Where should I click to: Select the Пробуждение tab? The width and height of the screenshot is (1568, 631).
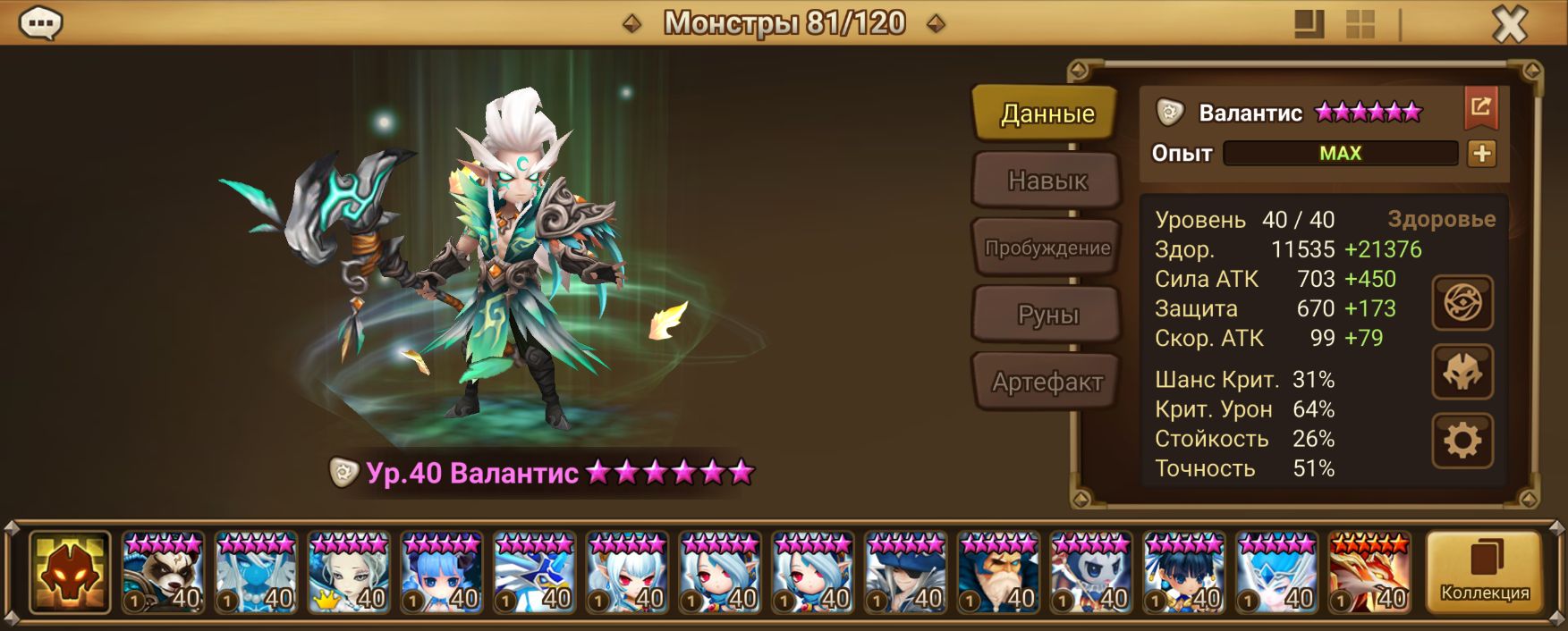[1047, 248]
